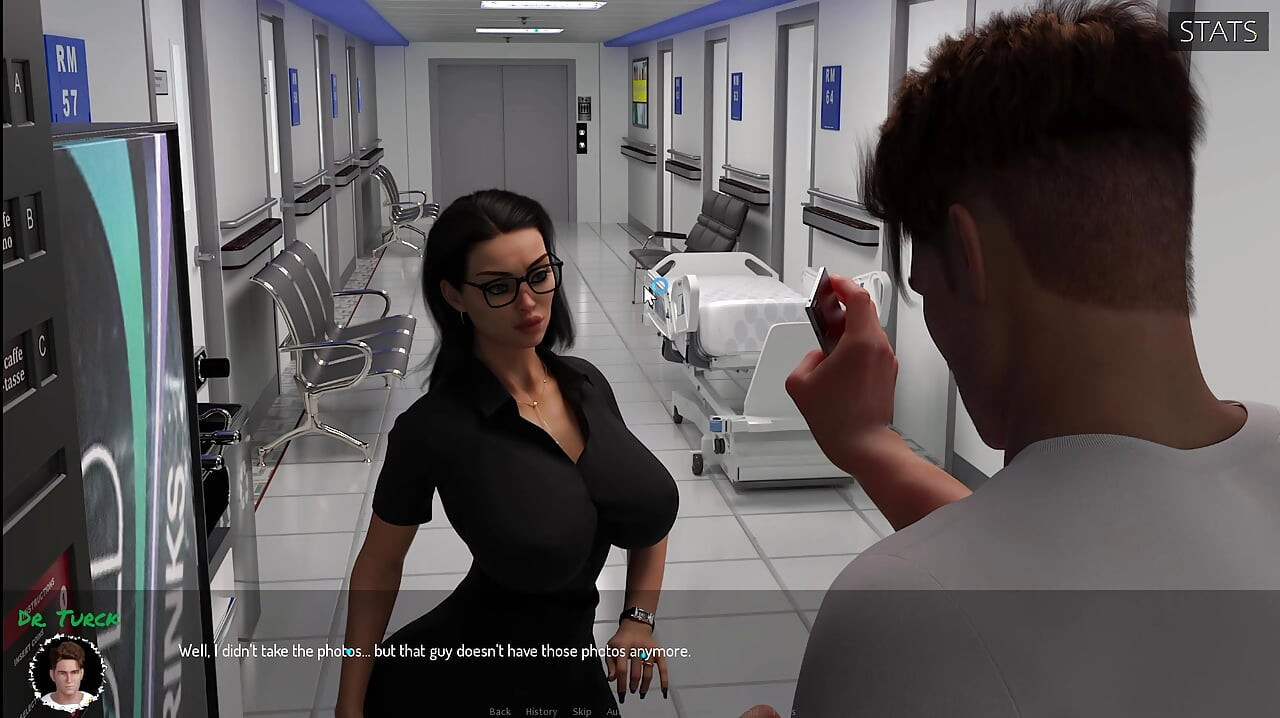Open the dialogue History log
This screenshot has height=718, width=1280.
coord(541,711)
